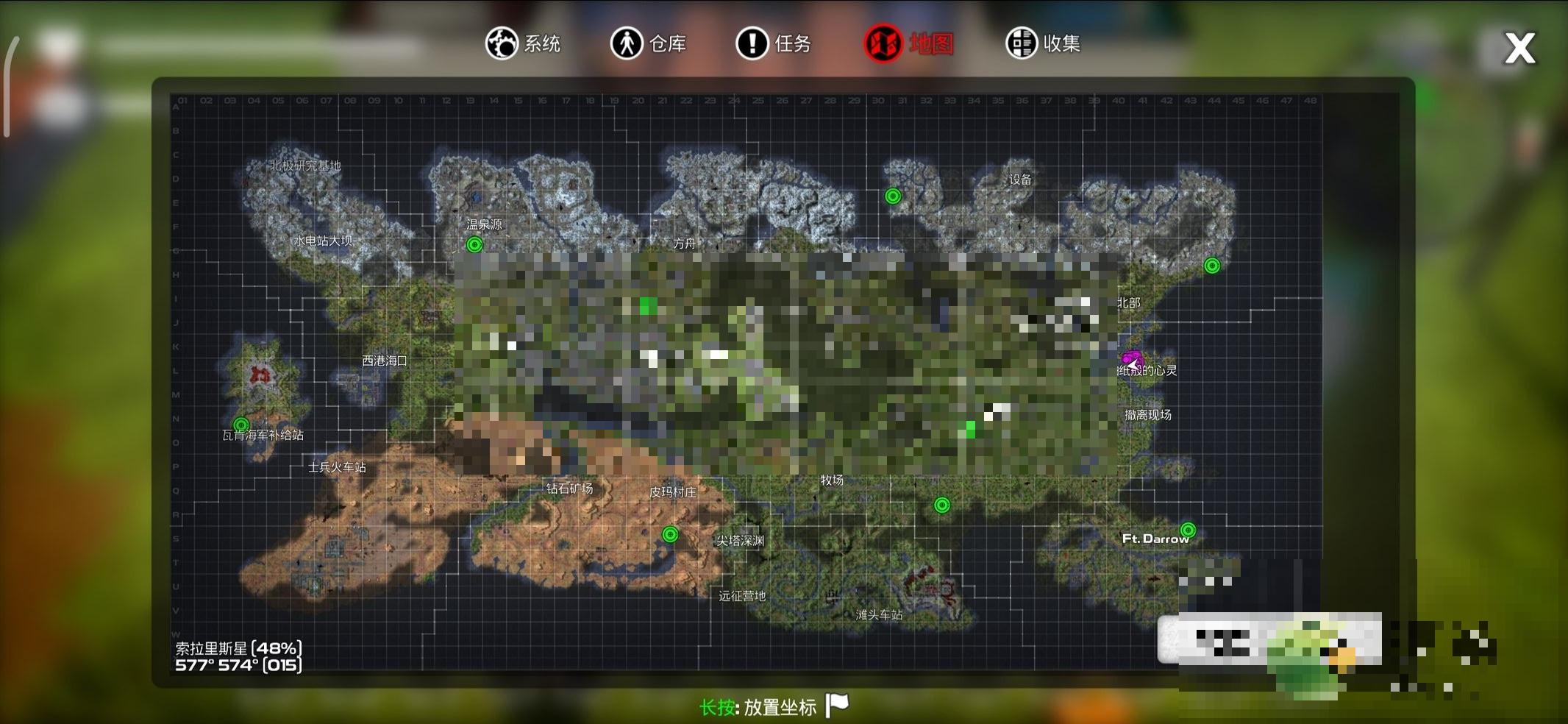Click the 西港海口 map location
The width and height of the screenshot is (1568, 724).
[384, 361]
